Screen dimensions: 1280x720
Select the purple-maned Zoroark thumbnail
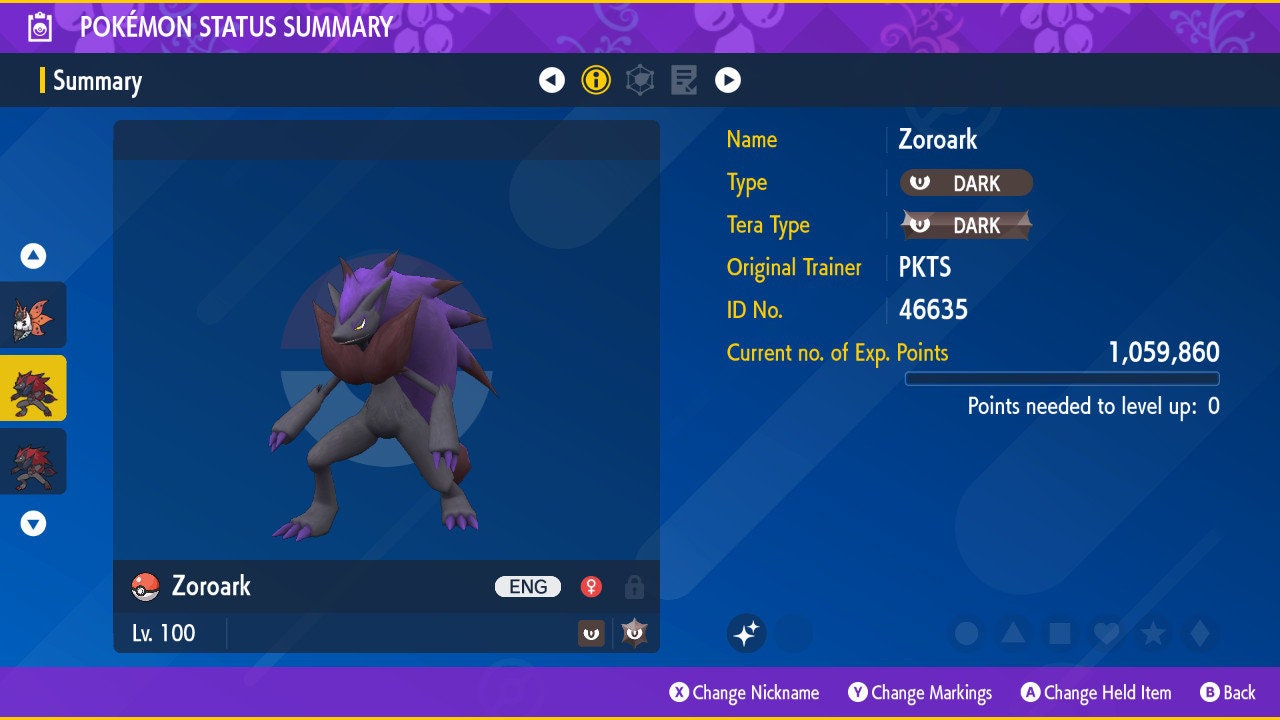[x=33, y=388]
